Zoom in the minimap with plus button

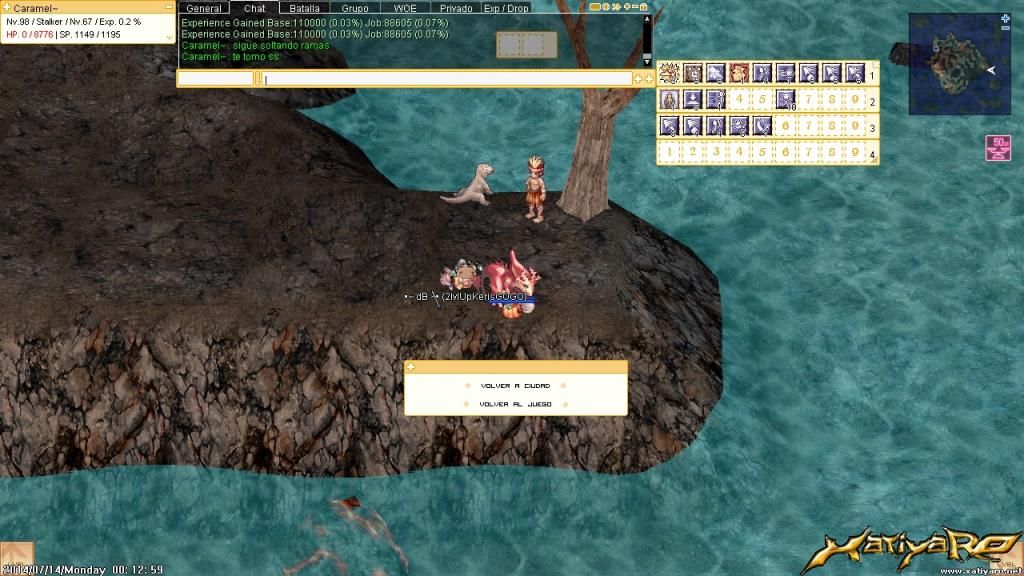pos(1005,18)
